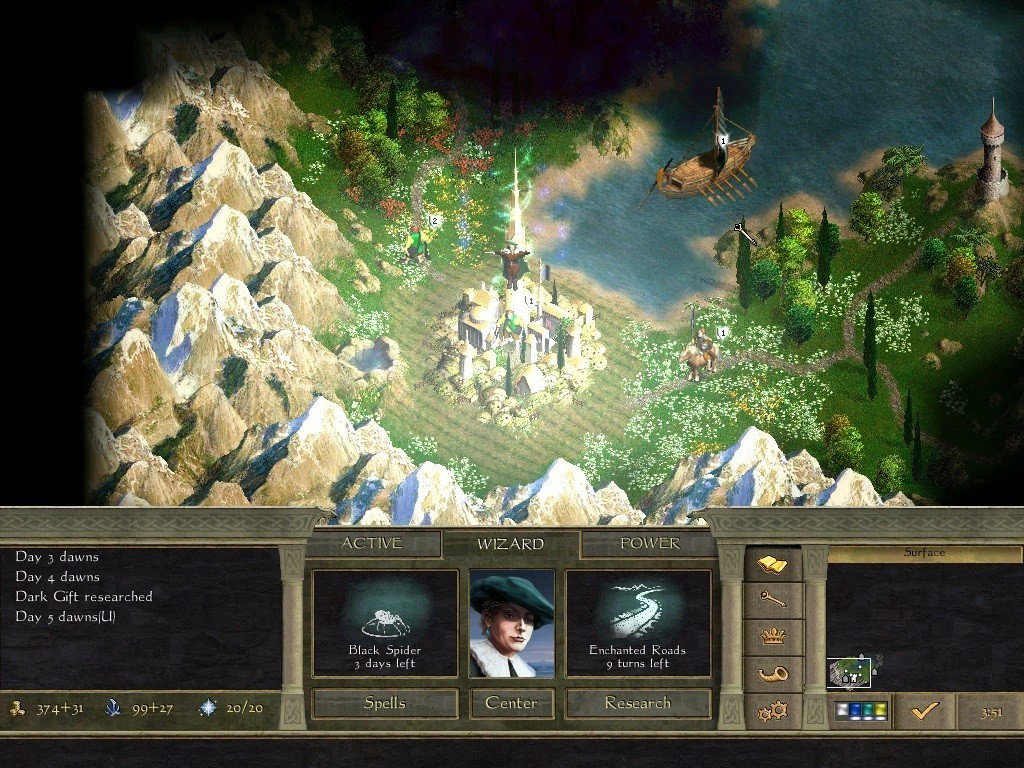The width and height of the screenshot is (1024, 768).
Task: Open the gears options button
Action: pyautogui.click(x=773, y=711)
